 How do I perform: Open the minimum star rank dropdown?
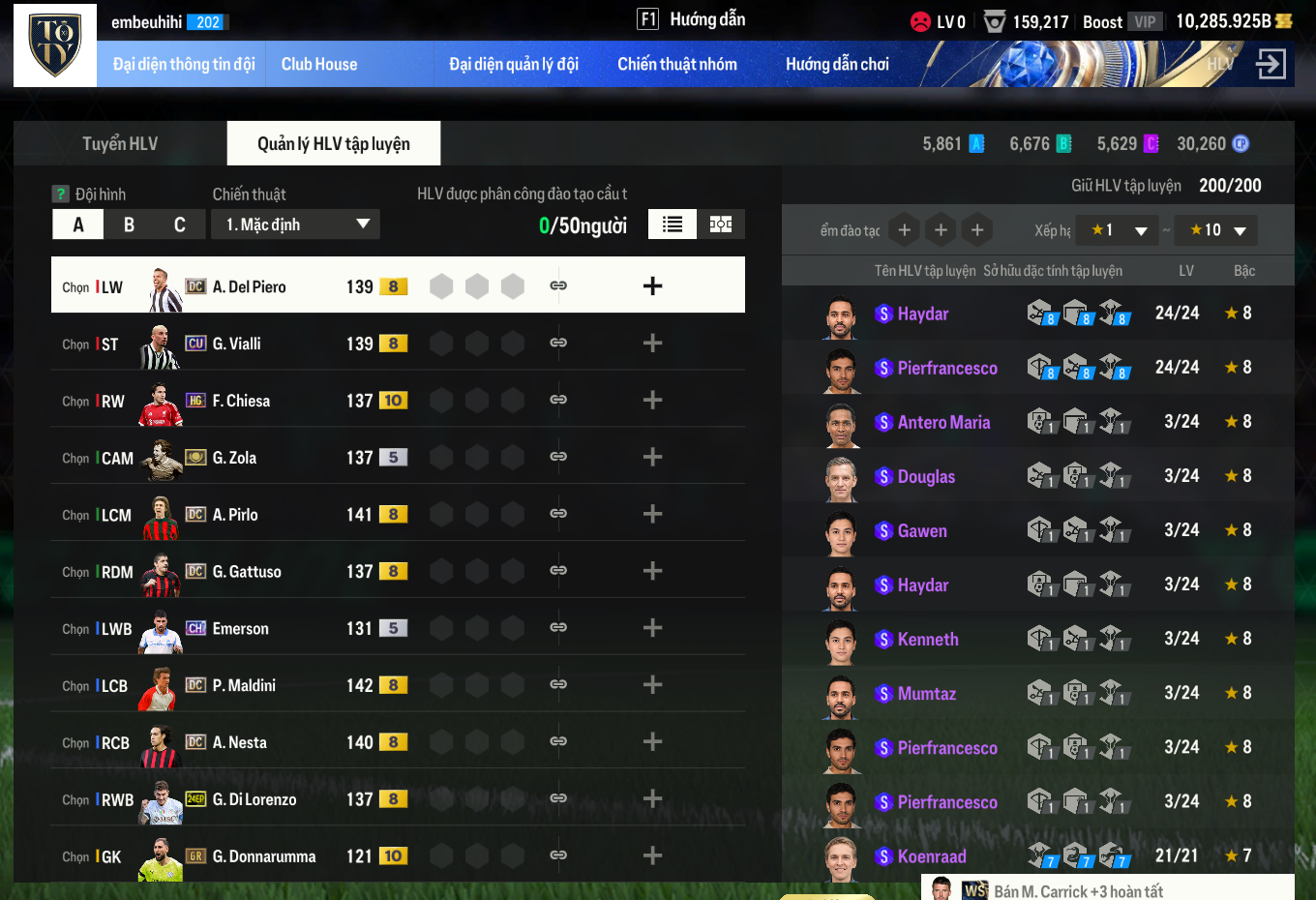click(x=1118, y=230)
